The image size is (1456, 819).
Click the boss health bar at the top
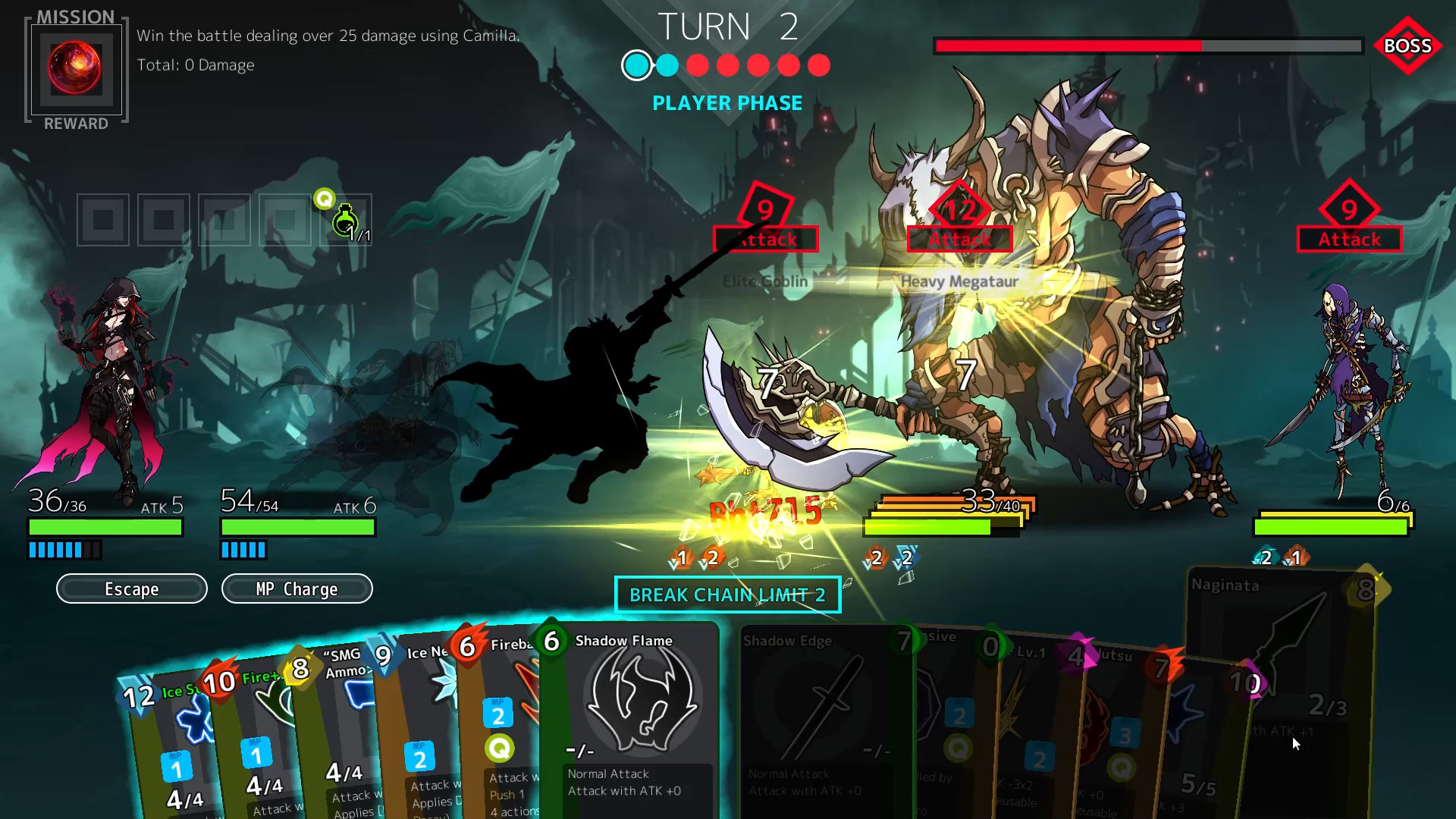click(x=1145, y=46)
